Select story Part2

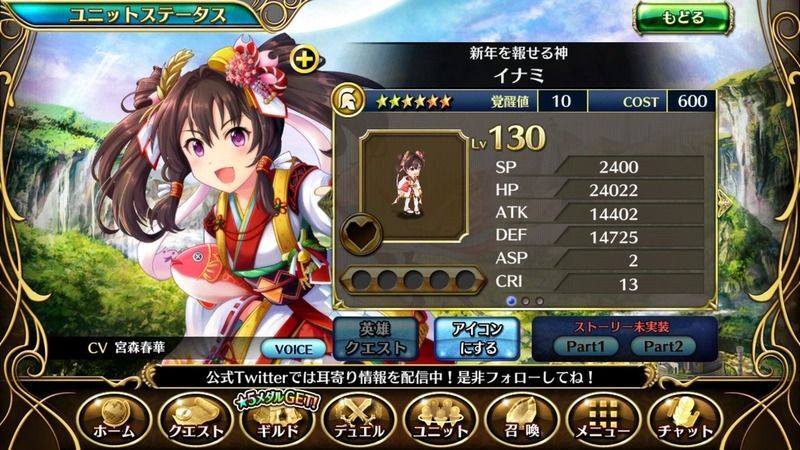point(662,346)
